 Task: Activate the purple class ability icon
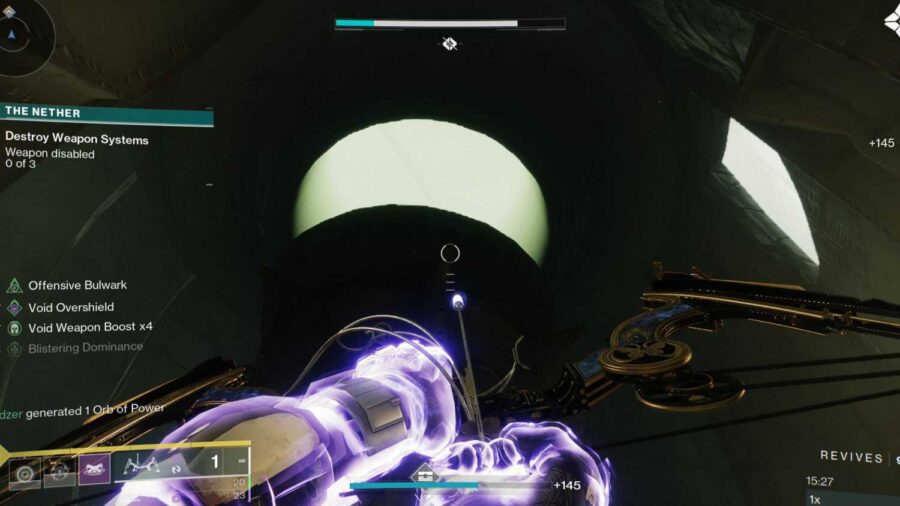94,470
